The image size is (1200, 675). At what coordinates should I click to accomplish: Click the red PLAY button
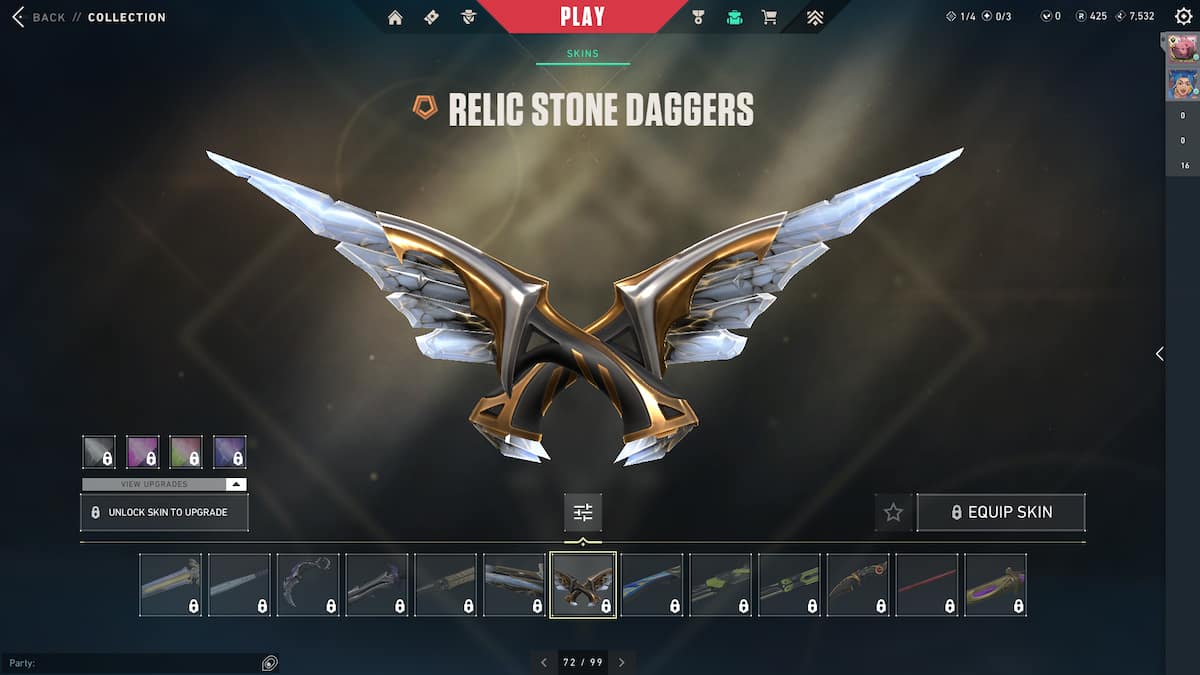582,16
